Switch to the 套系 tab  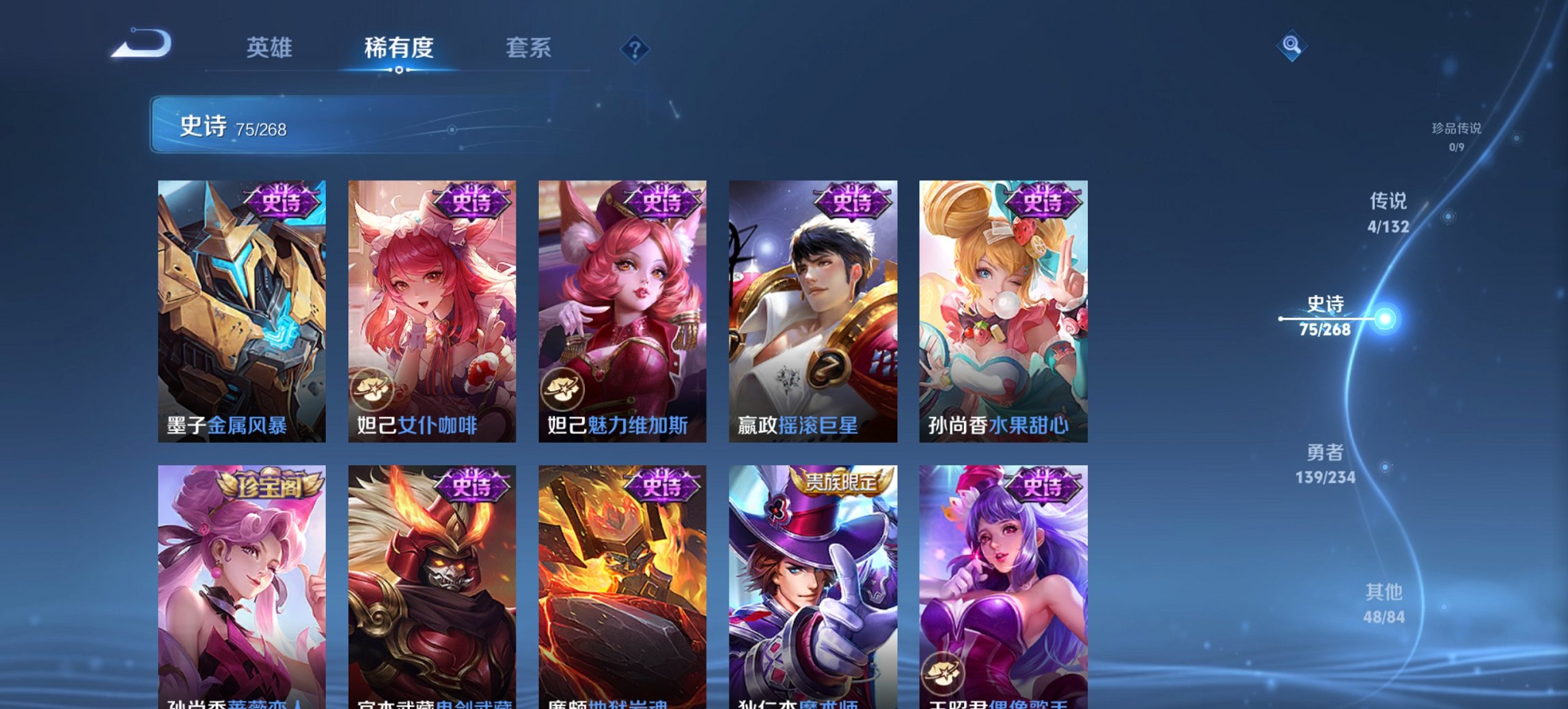tap(529, 48)
